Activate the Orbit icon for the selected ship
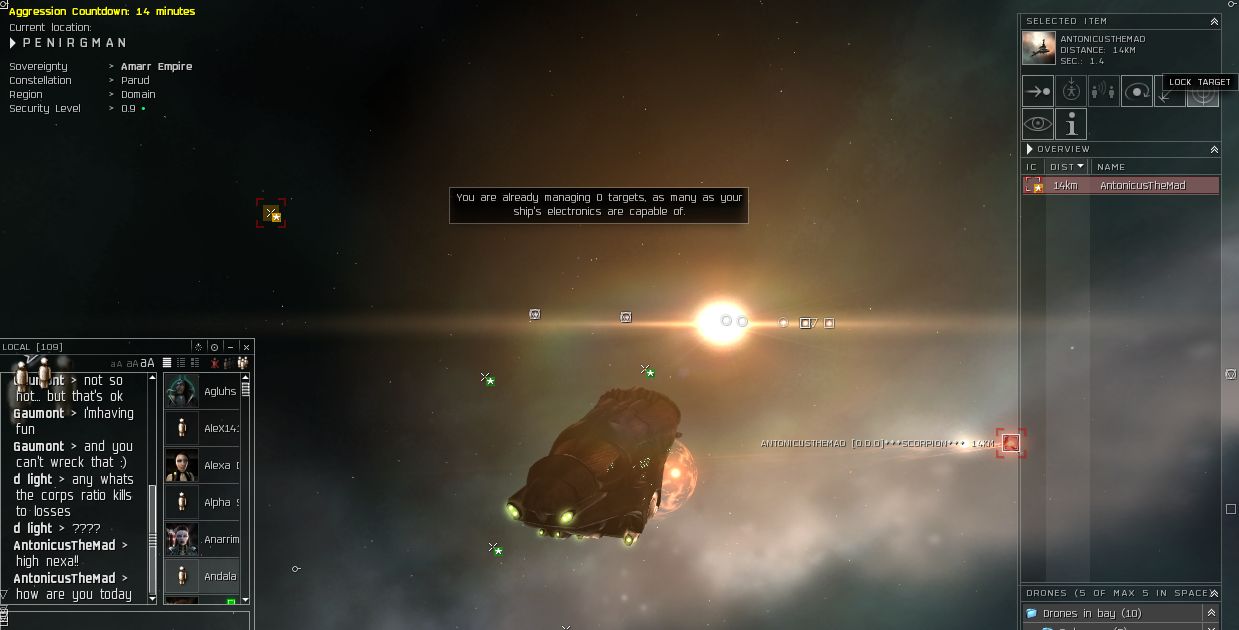This screenshot has height=630, width=1239. click(x=1137, y=91)
